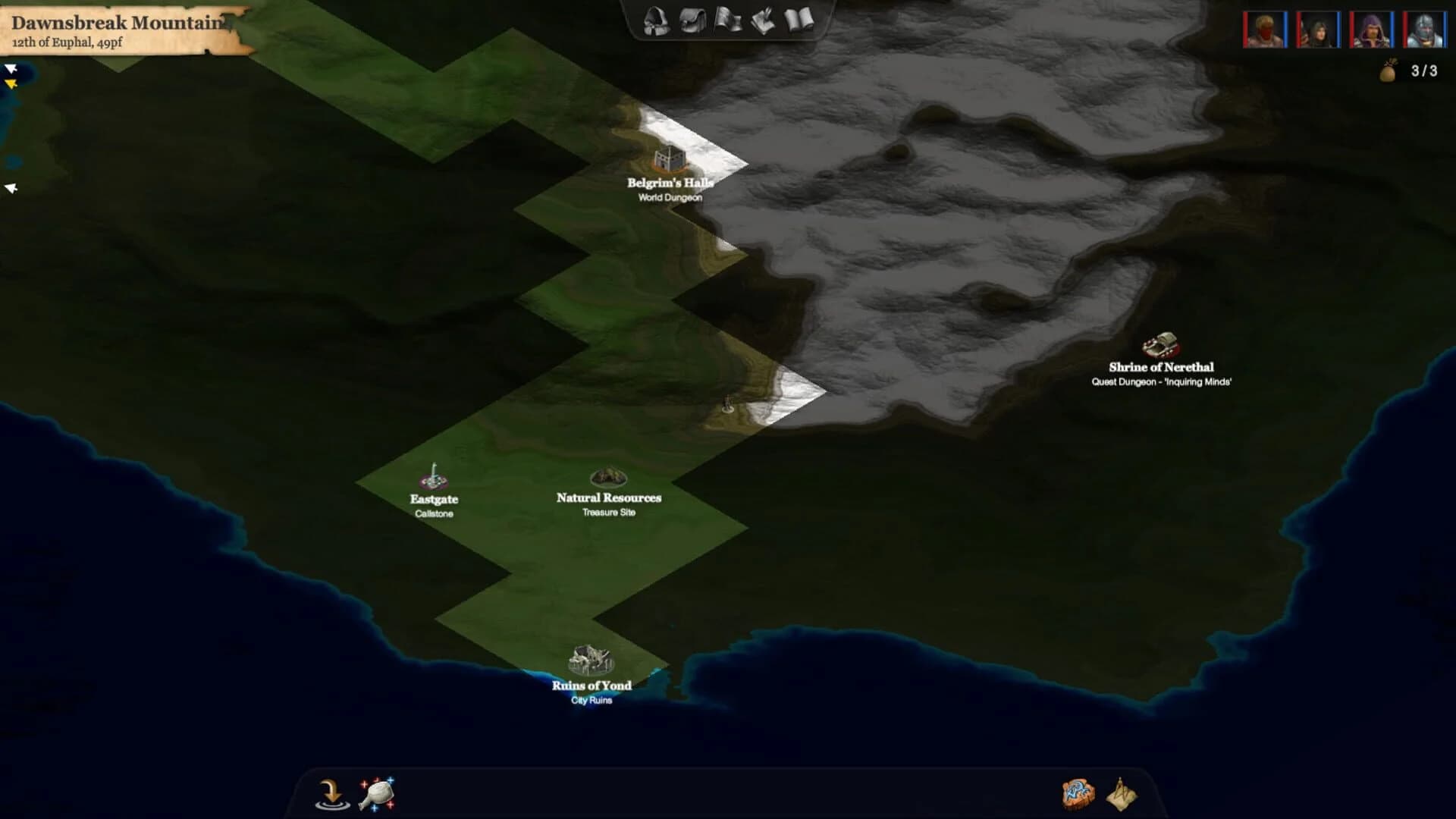Visit the Eastgate Callstone
This screenshot has width=1456, height=819.
(x=432, y=478)
